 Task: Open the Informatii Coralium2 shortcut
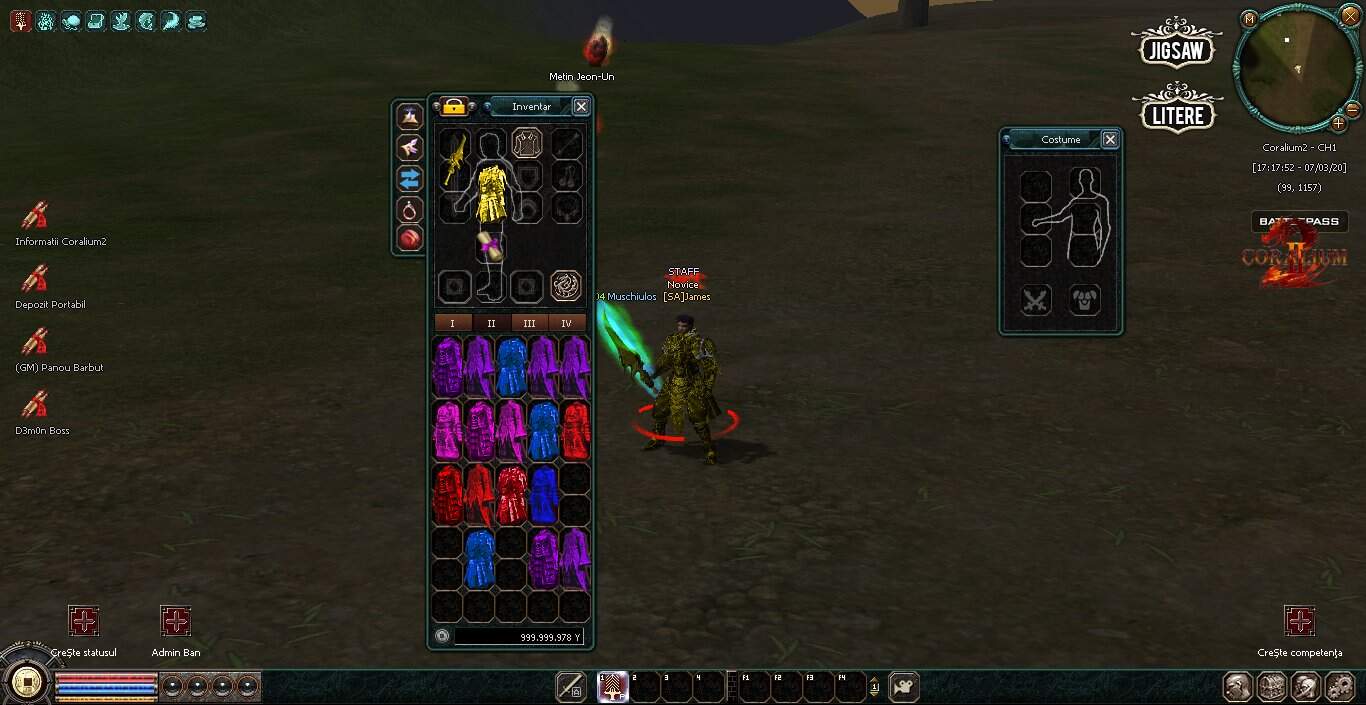coord(36,215)
